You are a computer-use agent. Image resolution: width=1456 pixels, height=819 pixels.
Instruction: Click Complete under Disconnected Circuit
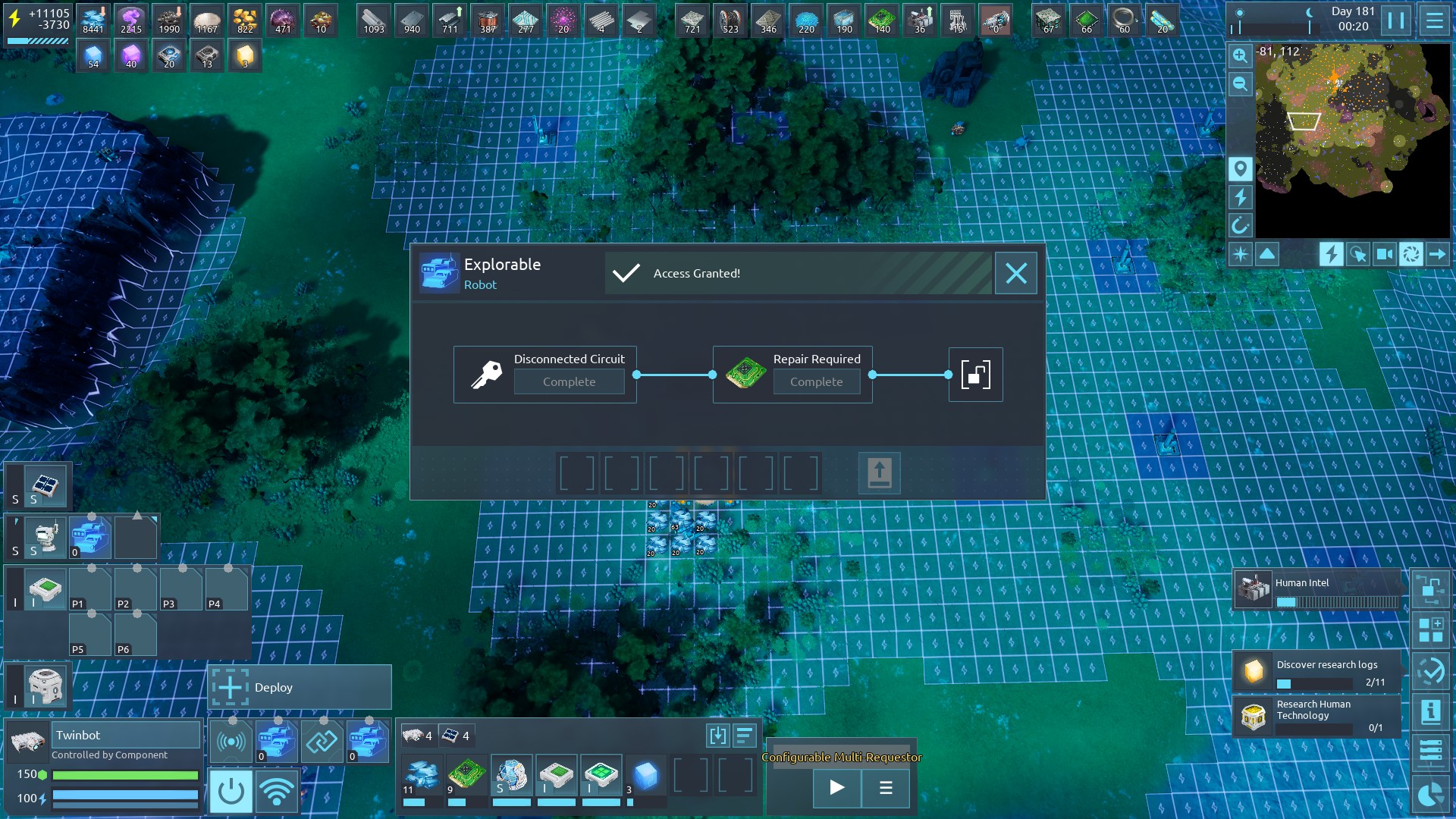click(x=569, y=382)
